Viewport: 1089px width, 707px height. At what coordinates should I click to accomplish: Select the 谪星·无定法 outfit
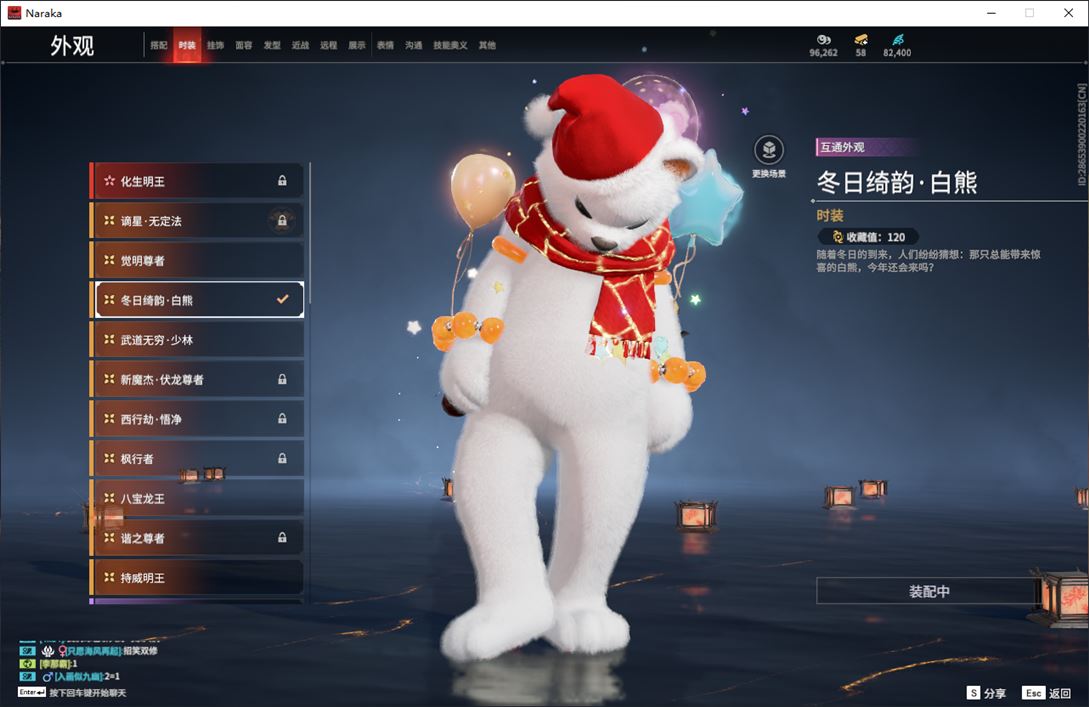tap(197, 221)
